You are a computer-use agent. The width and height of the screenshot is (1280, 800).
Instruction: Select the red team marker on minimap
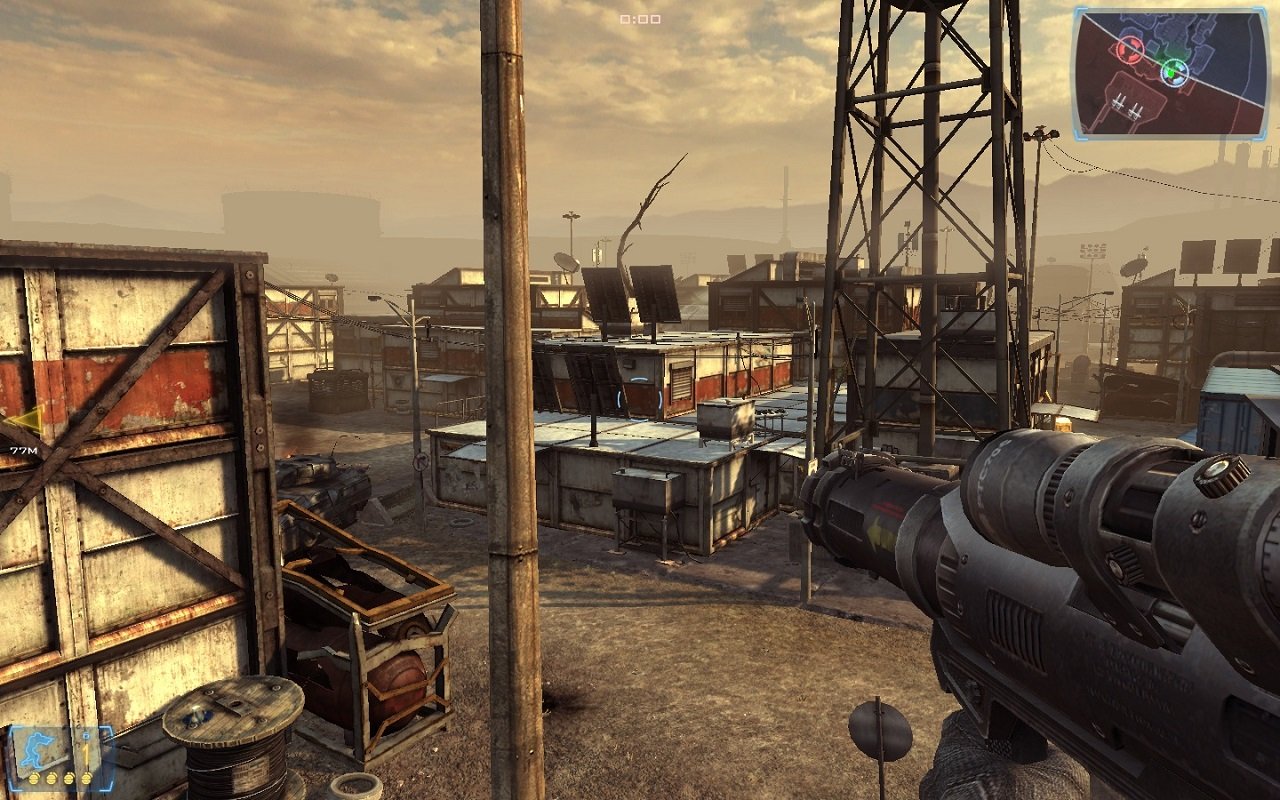(1130, 48)
